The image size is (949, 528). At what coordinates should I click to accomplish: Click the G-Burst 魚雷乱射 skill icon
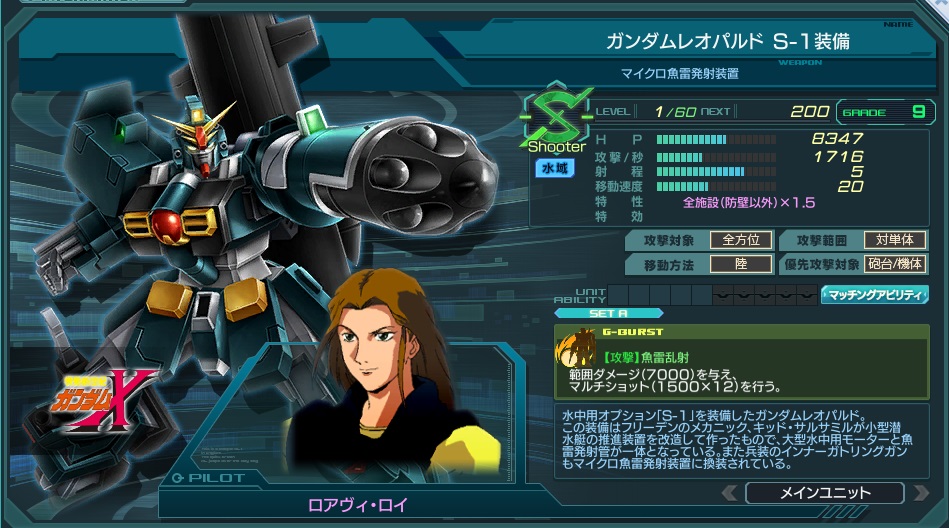577,349
